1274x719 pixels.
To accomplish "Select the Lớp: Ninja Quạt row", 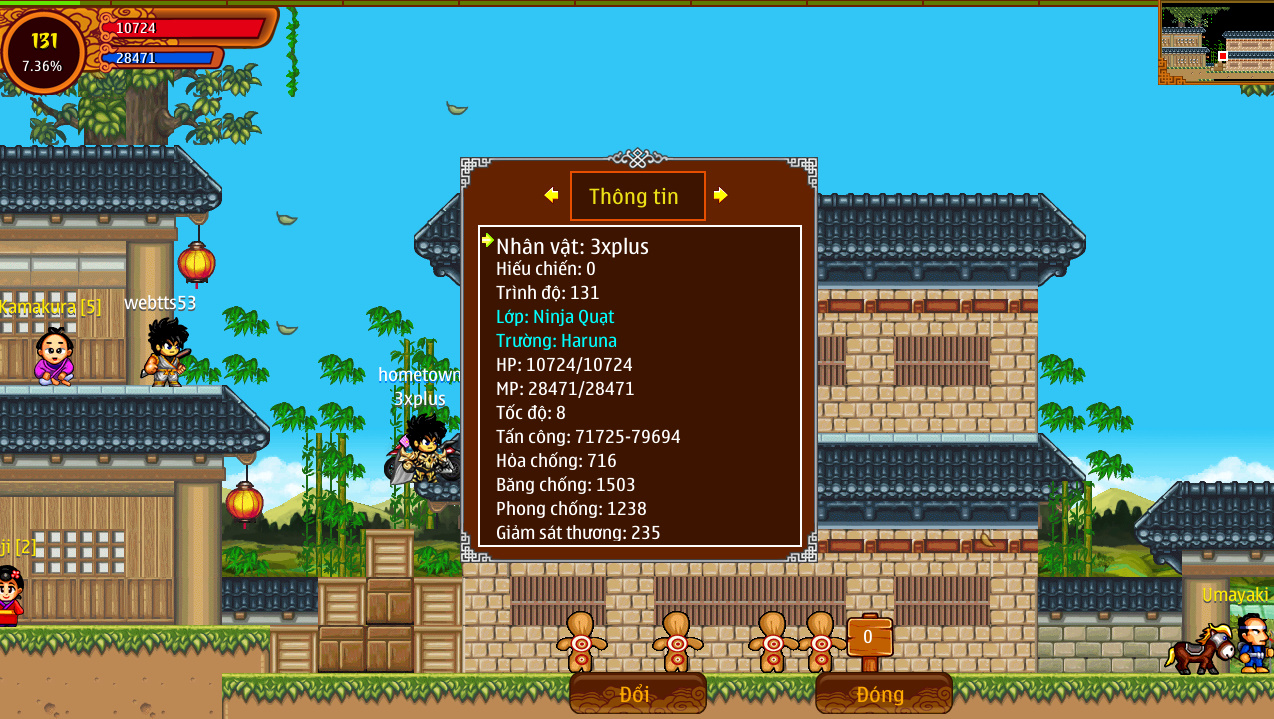I will pos(555,317).
